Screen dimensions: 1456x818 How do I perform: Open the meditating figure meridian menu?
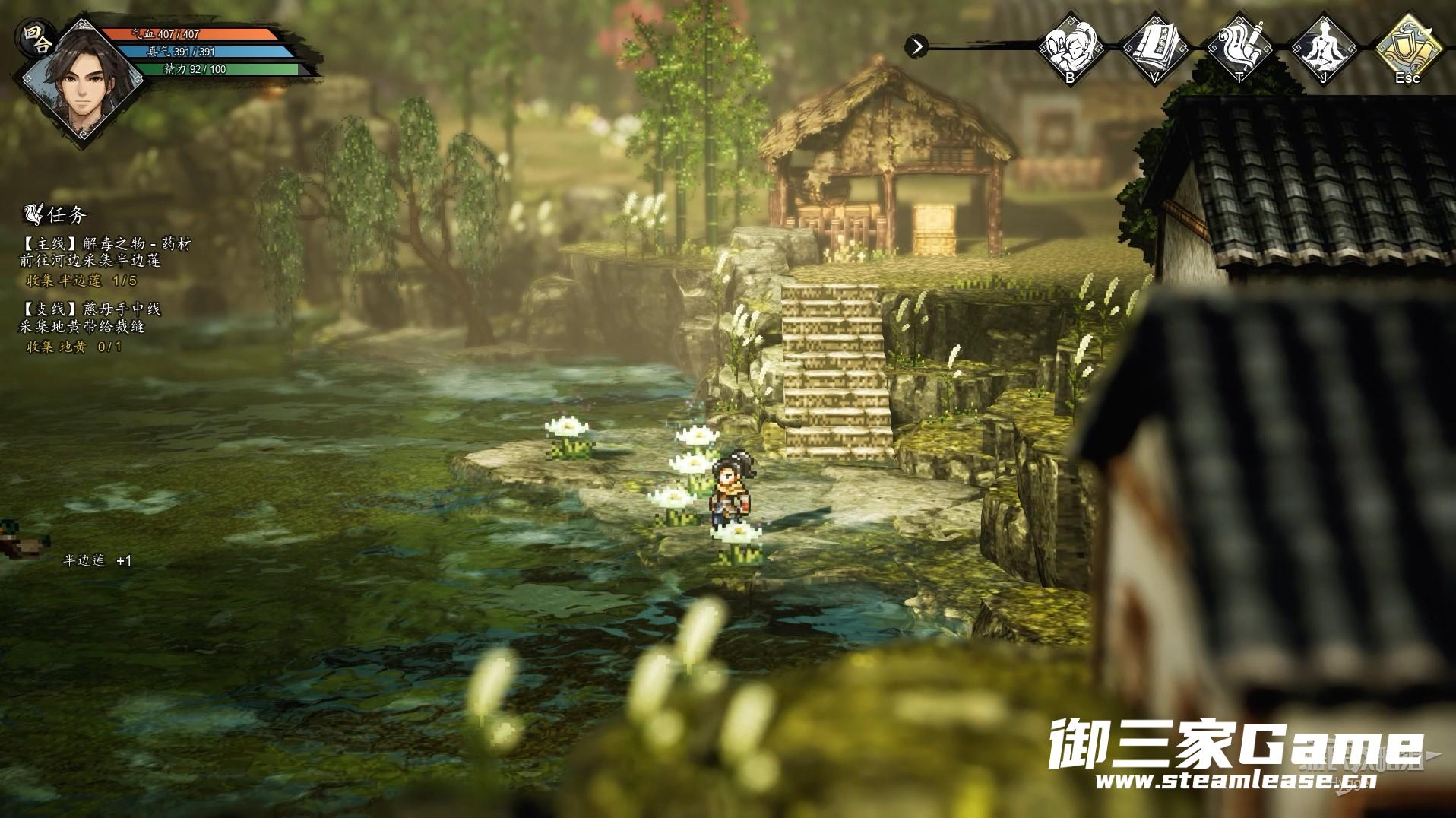pyautogui.click(x=1323, y=46)
